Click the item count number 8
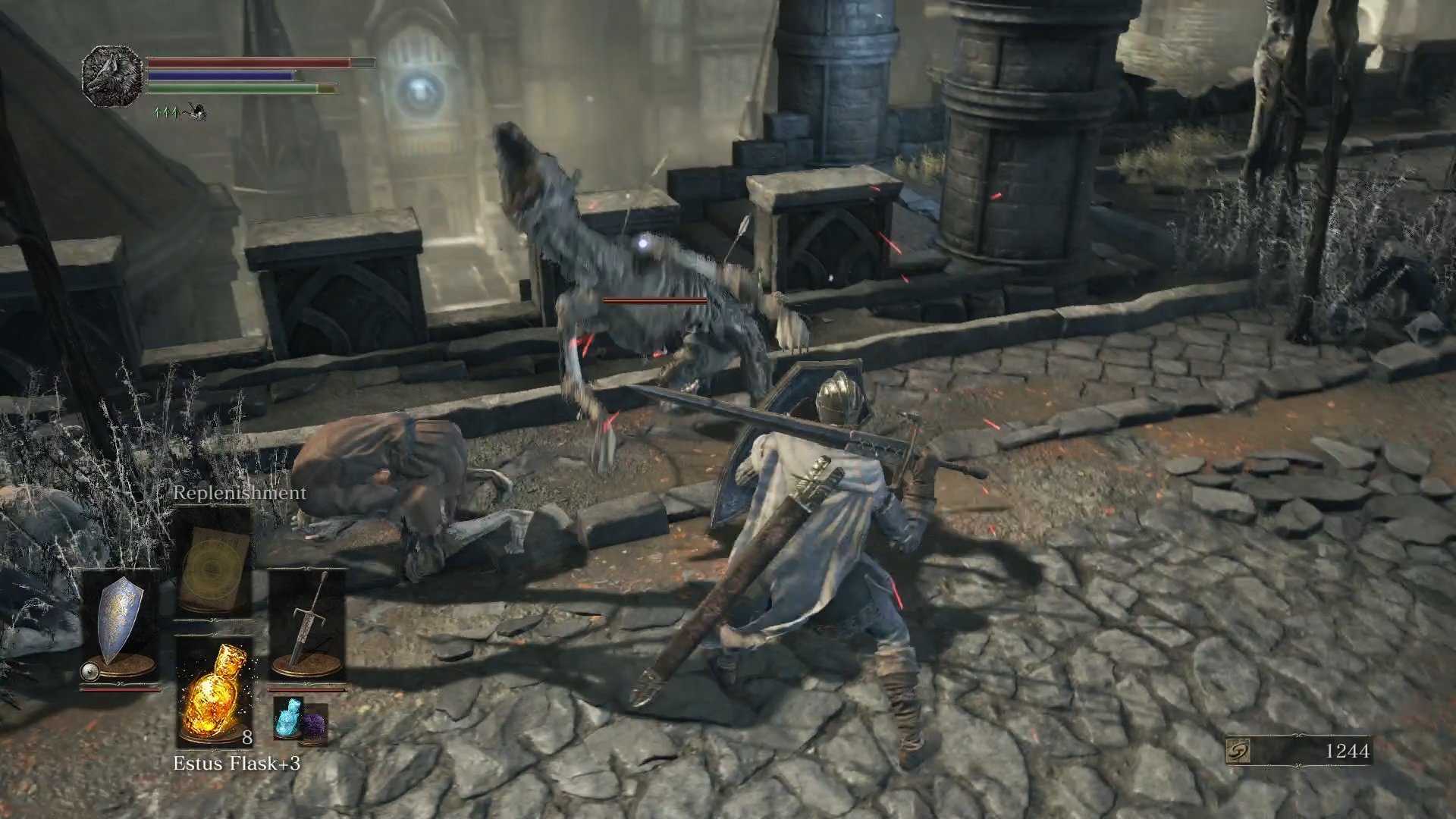The width and height of the screenshot is (1456, 819). tap(246, 738)
